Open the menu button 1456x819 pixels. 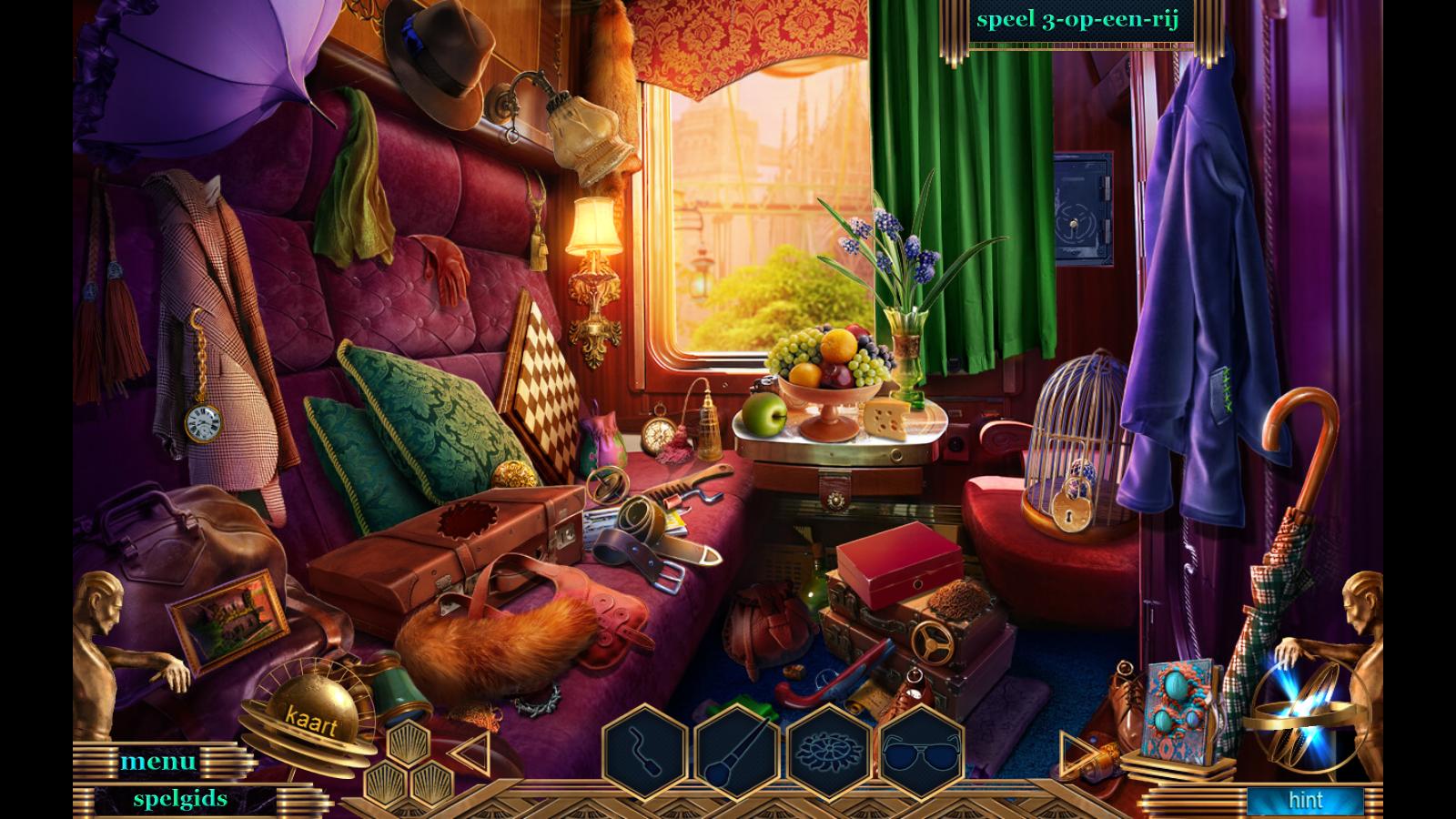pyautogui.click(x=158, y=761)
